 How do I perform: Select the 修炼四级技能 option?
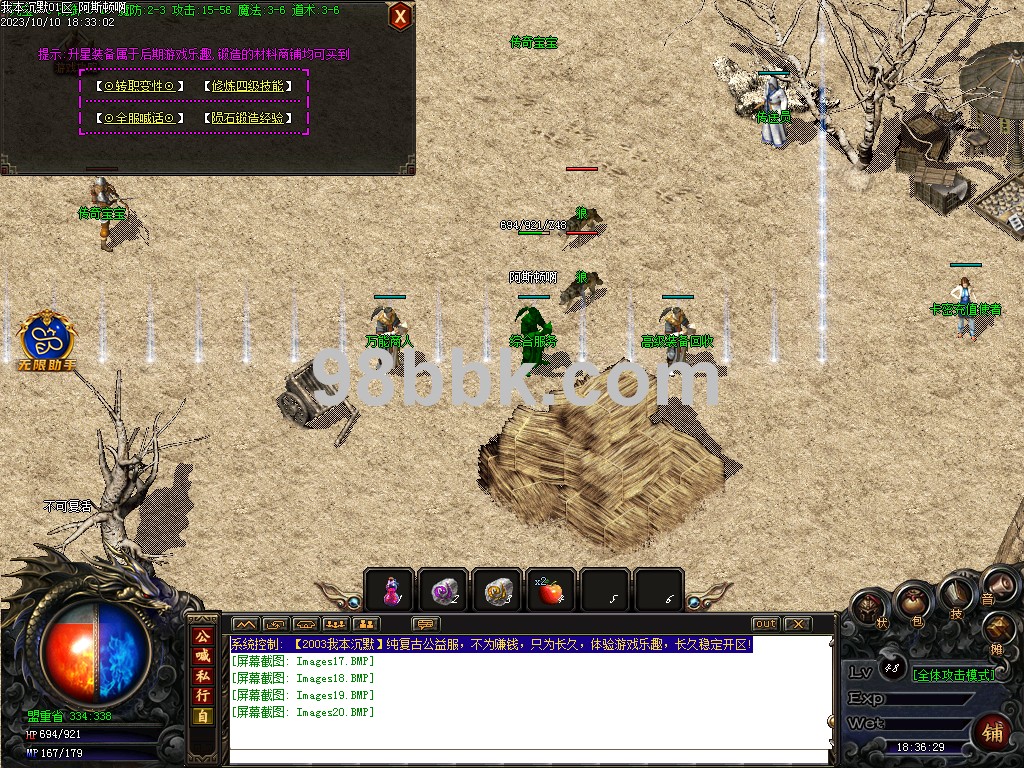(248, 87)
